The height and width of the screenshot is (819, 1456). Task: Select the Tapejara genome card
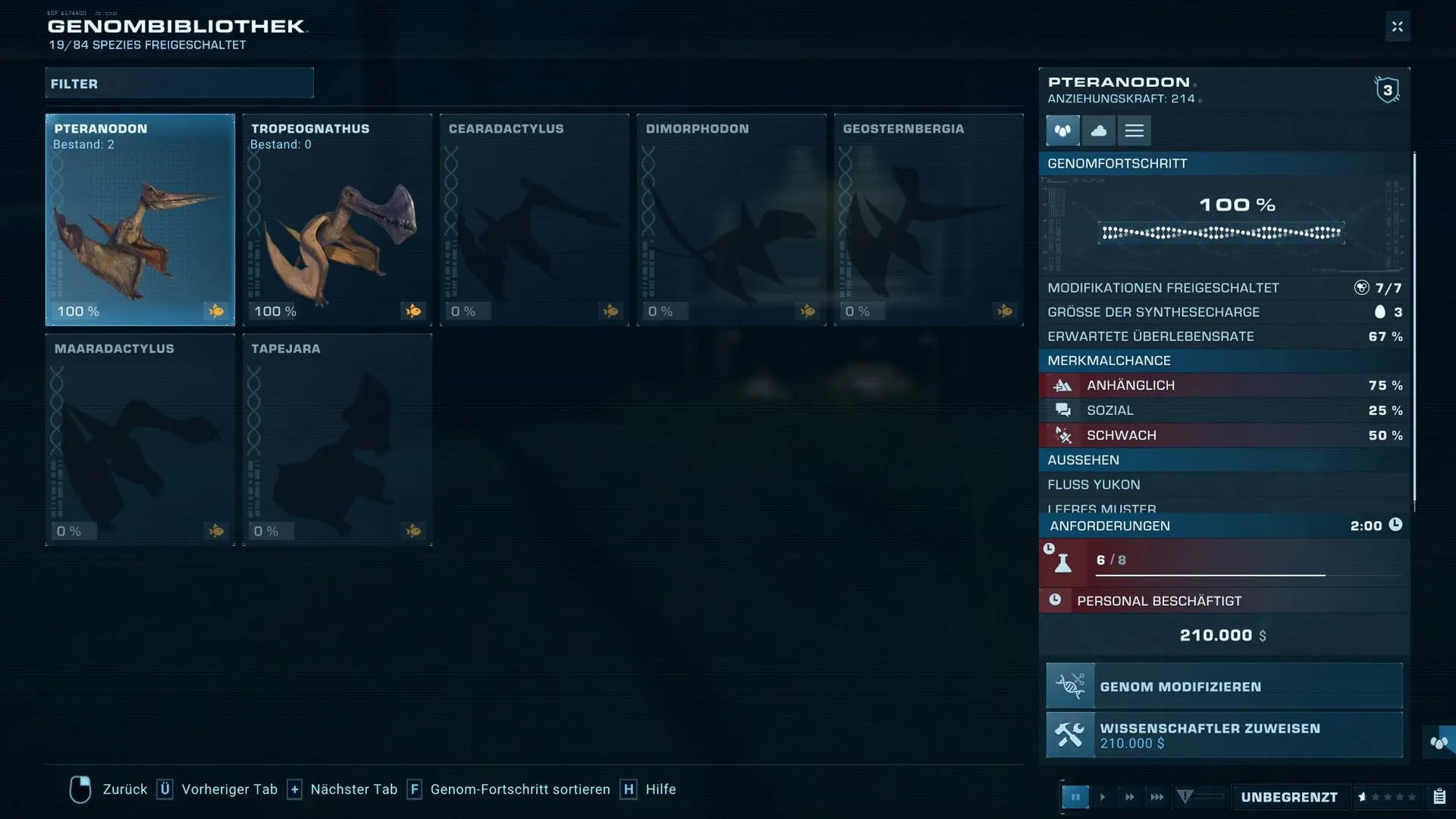337,440
